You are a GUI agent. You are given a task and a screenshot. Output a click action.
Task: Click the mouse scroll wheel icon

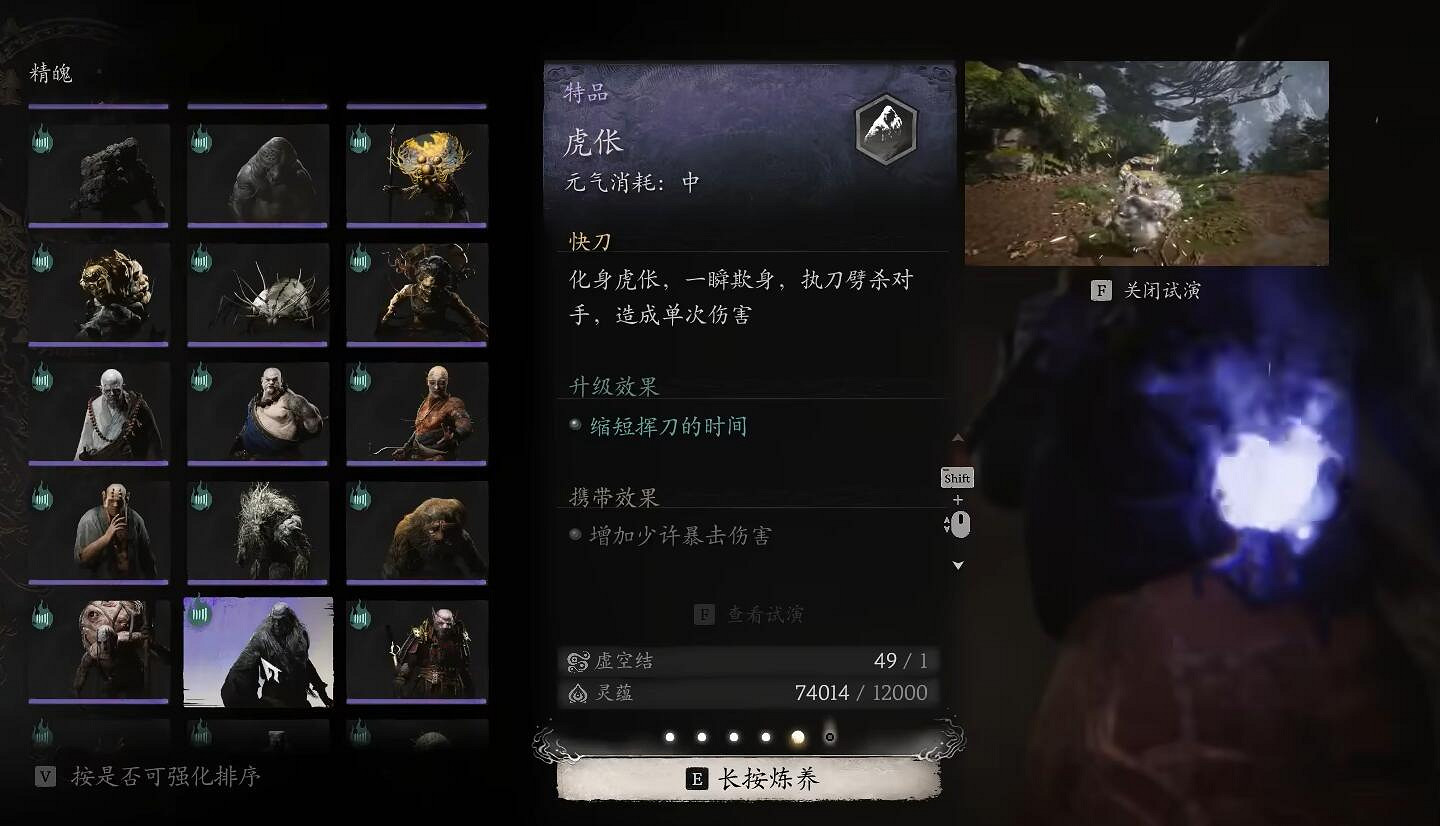pos(958,523)
